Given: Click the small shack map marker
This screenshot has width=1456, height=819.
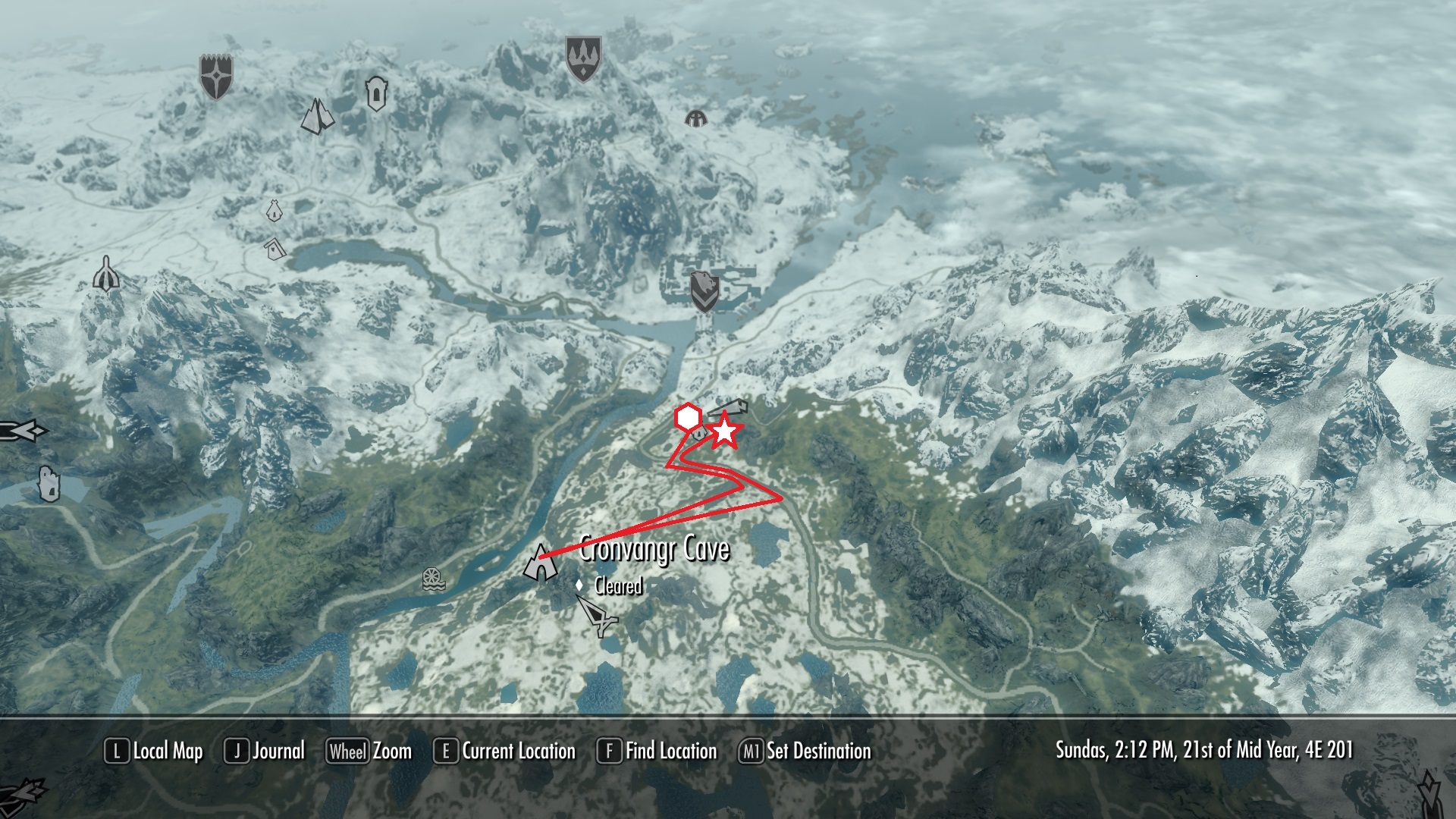Looking at the screenshot, I should tap(275, 247).
